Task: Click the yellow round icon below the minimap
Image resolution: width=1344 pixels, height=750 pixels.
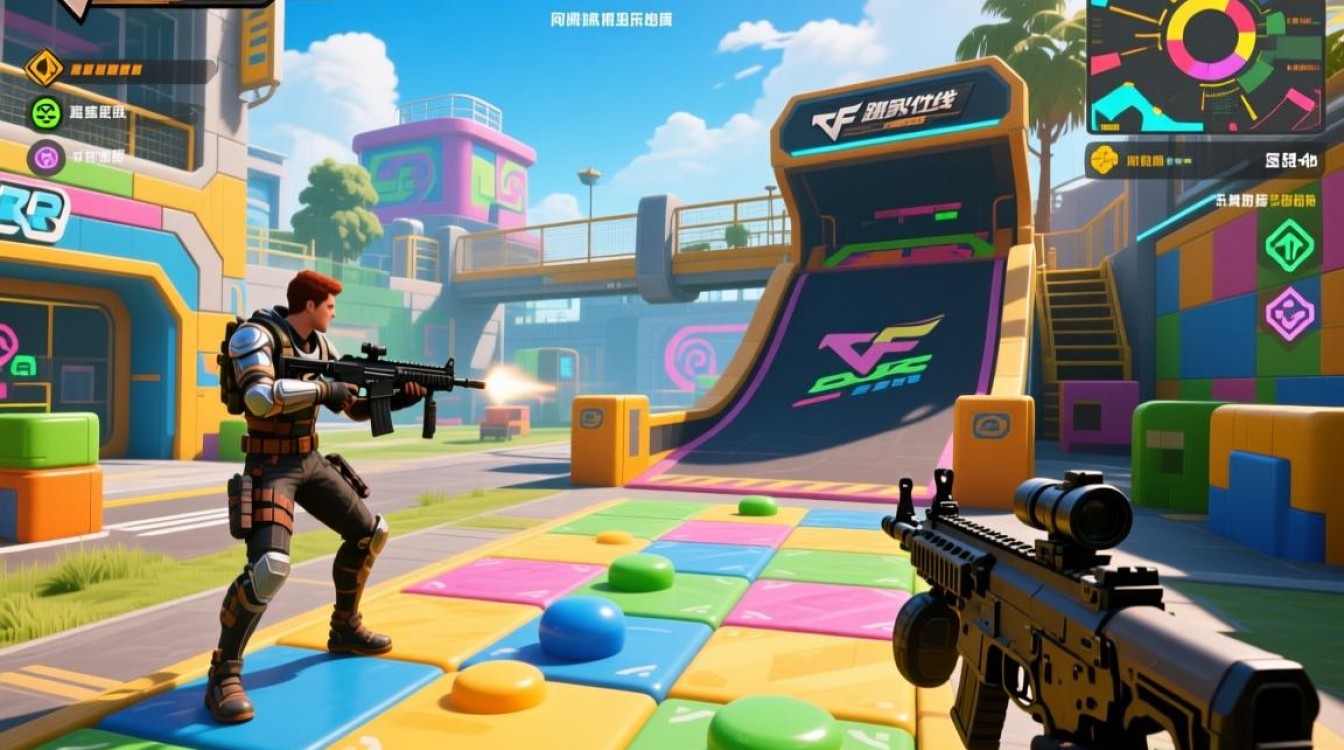Action: (1104, 160)
